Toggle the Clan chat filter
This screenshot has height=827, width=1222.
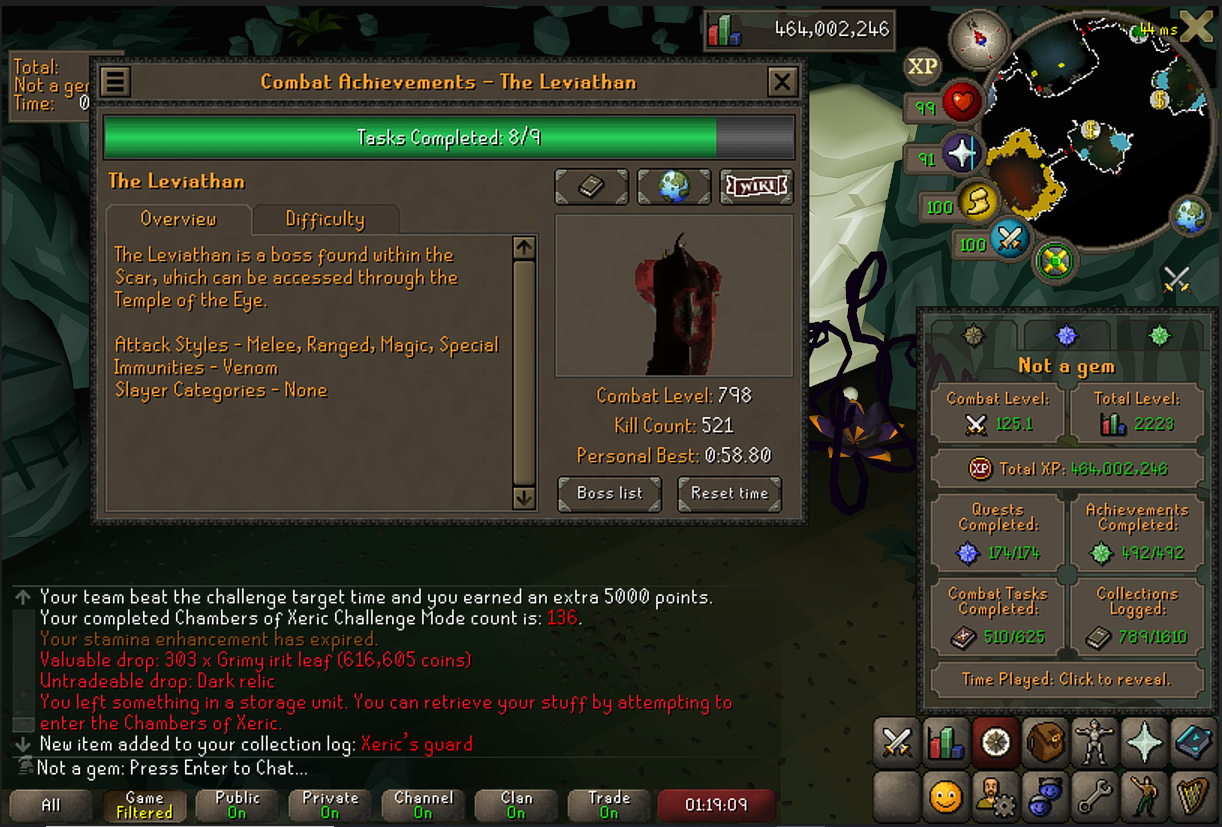coord(516,805)
